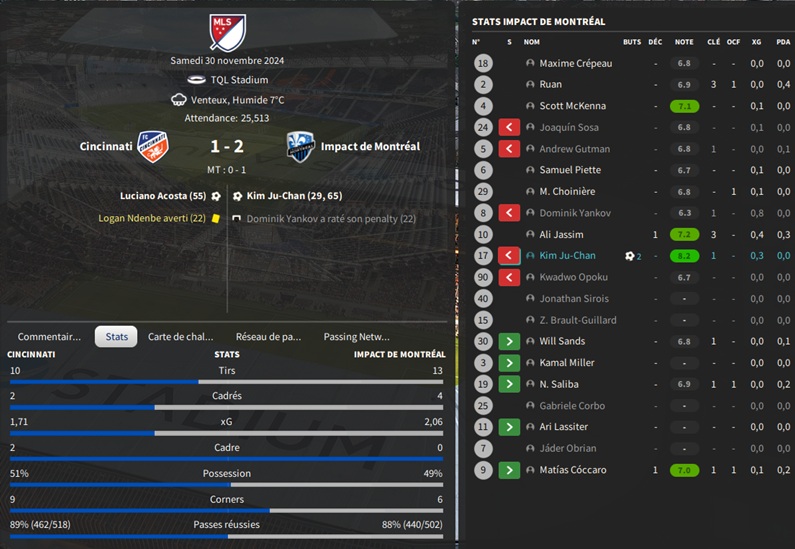The height and width of the screenshot is (549, 795).
Task: Click goalscorer Luciano Acosta's name
Action: [x=162, y=196]
